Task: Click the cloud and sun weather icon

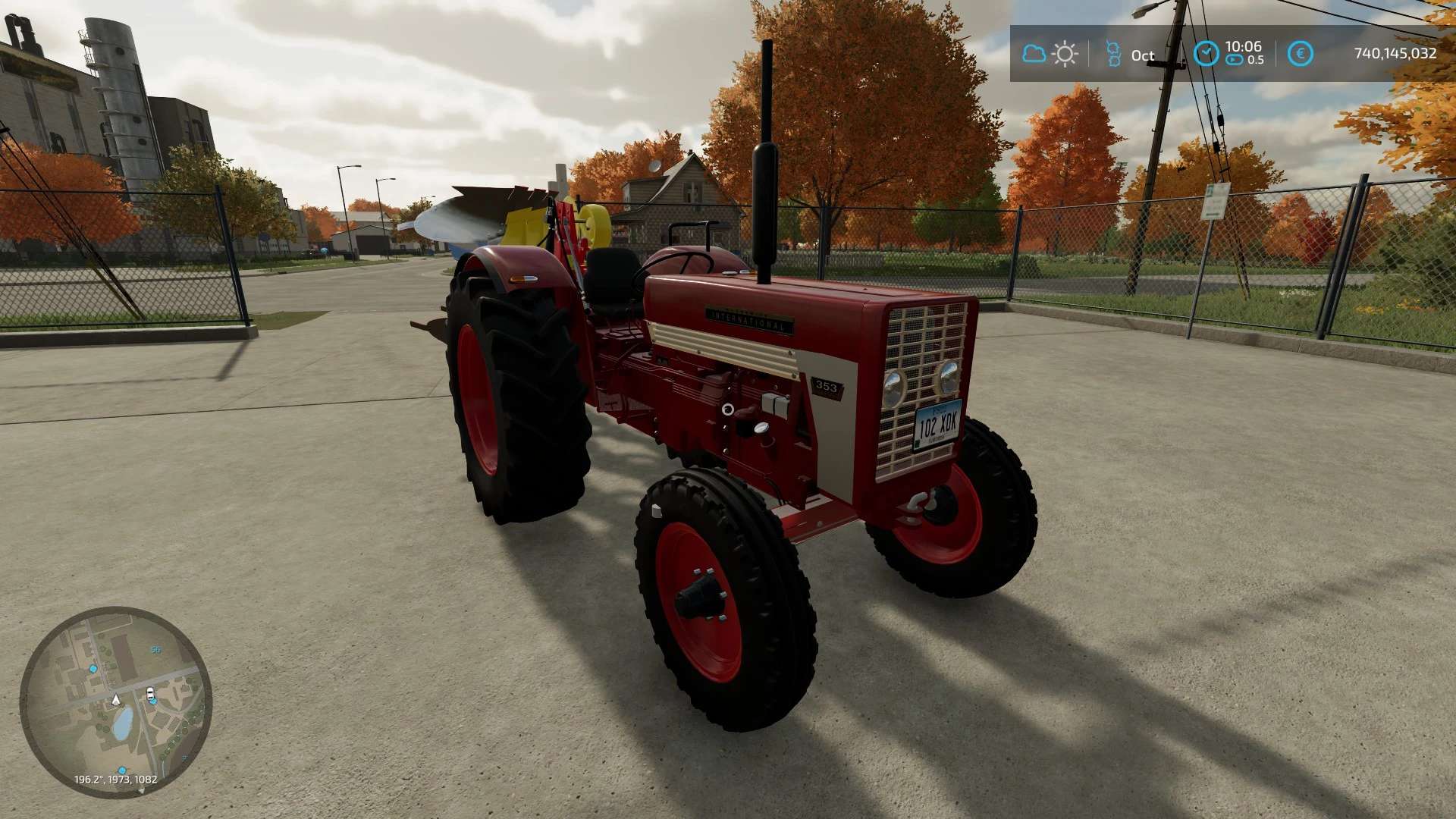Action: tap(1050, 54)
